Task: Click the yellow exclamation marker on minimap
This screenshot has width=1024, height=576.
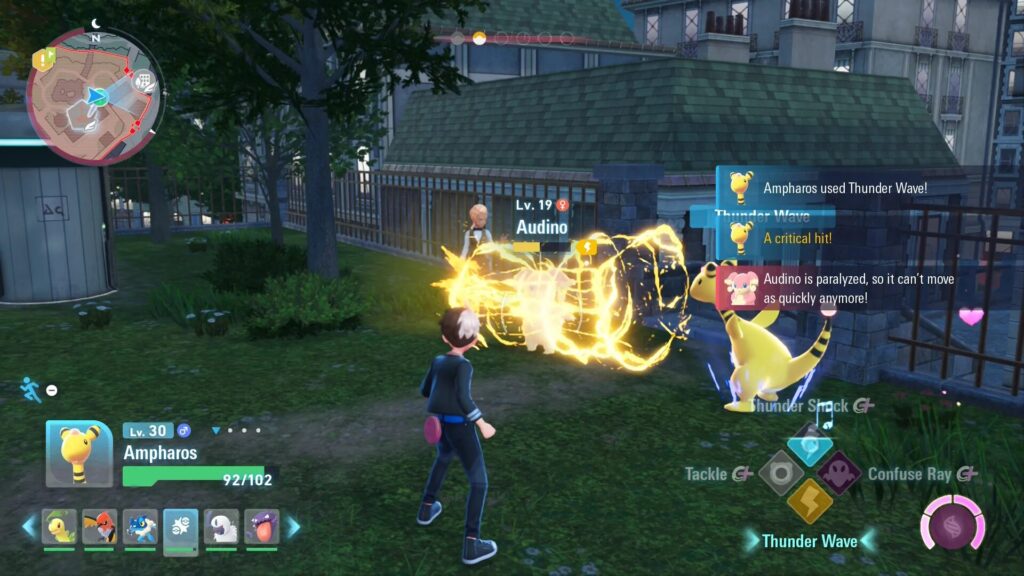Action: (41, 60)
